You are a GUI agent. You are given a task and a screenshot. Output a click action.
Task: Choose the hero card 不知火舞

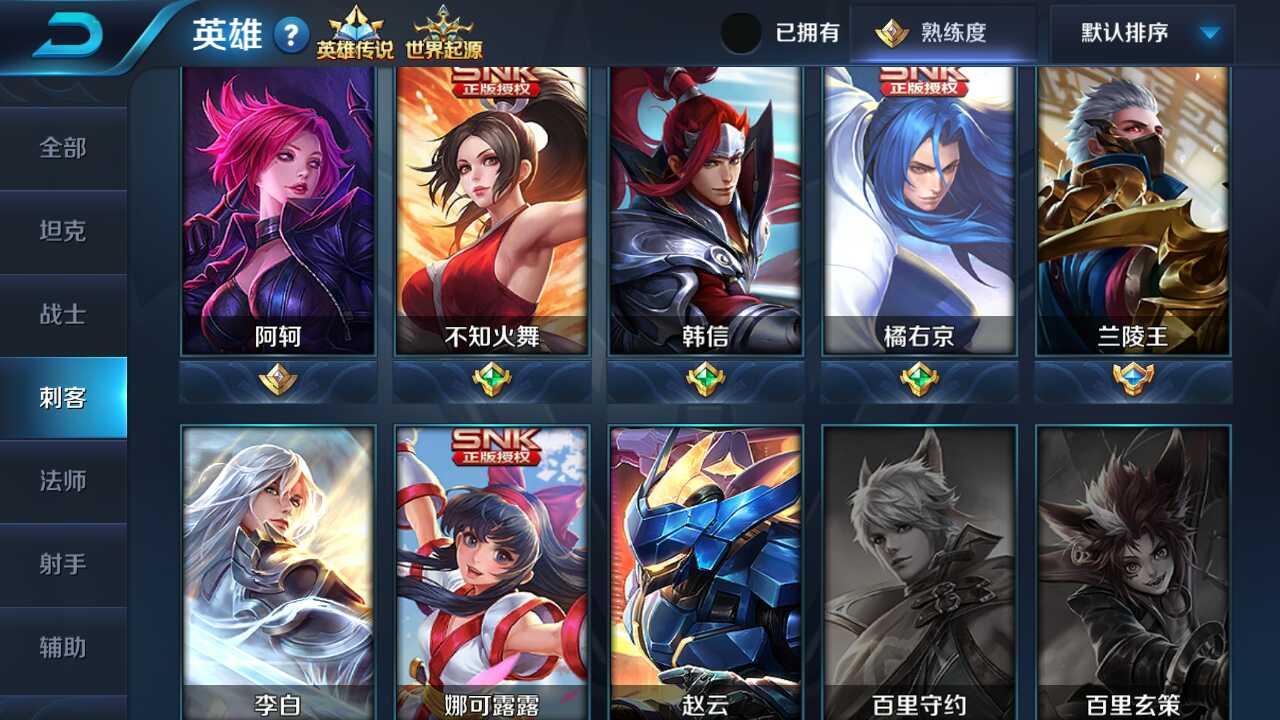(492, 210)
